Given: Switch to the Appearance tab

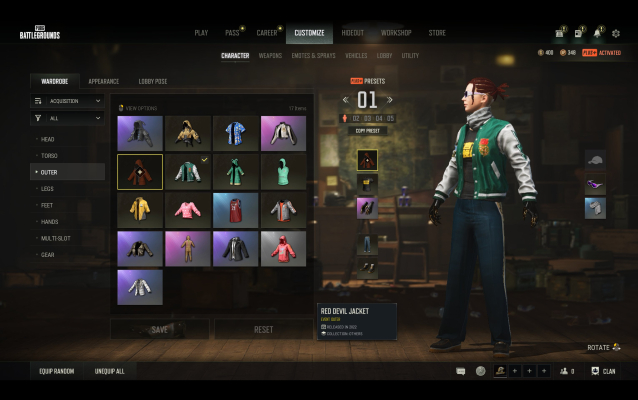Looking at the screenshot, I should click(103, 81).
